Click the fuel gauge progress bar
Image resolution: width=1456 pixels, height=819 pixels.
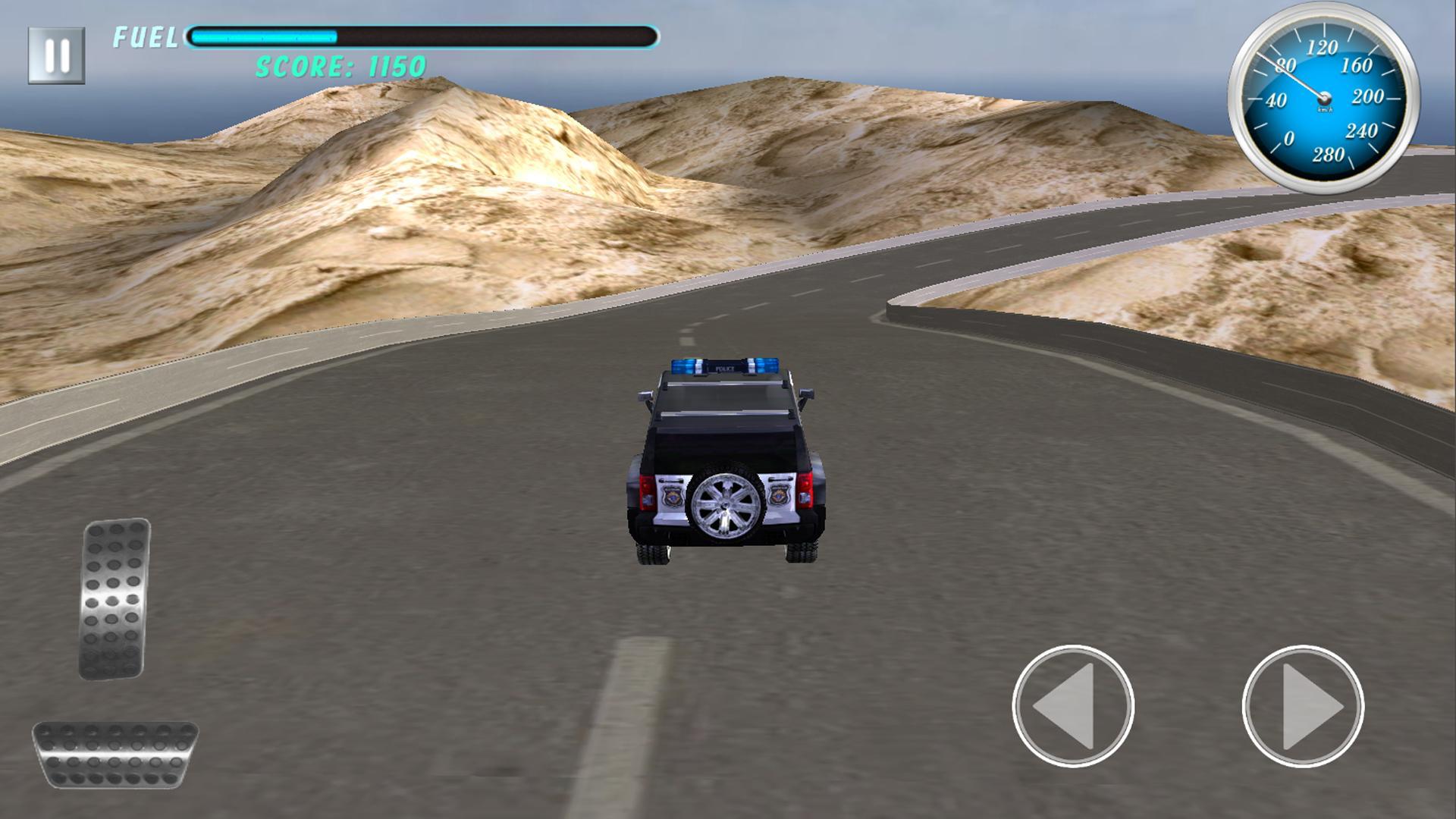pyautogui.click(x=421, y=34)
